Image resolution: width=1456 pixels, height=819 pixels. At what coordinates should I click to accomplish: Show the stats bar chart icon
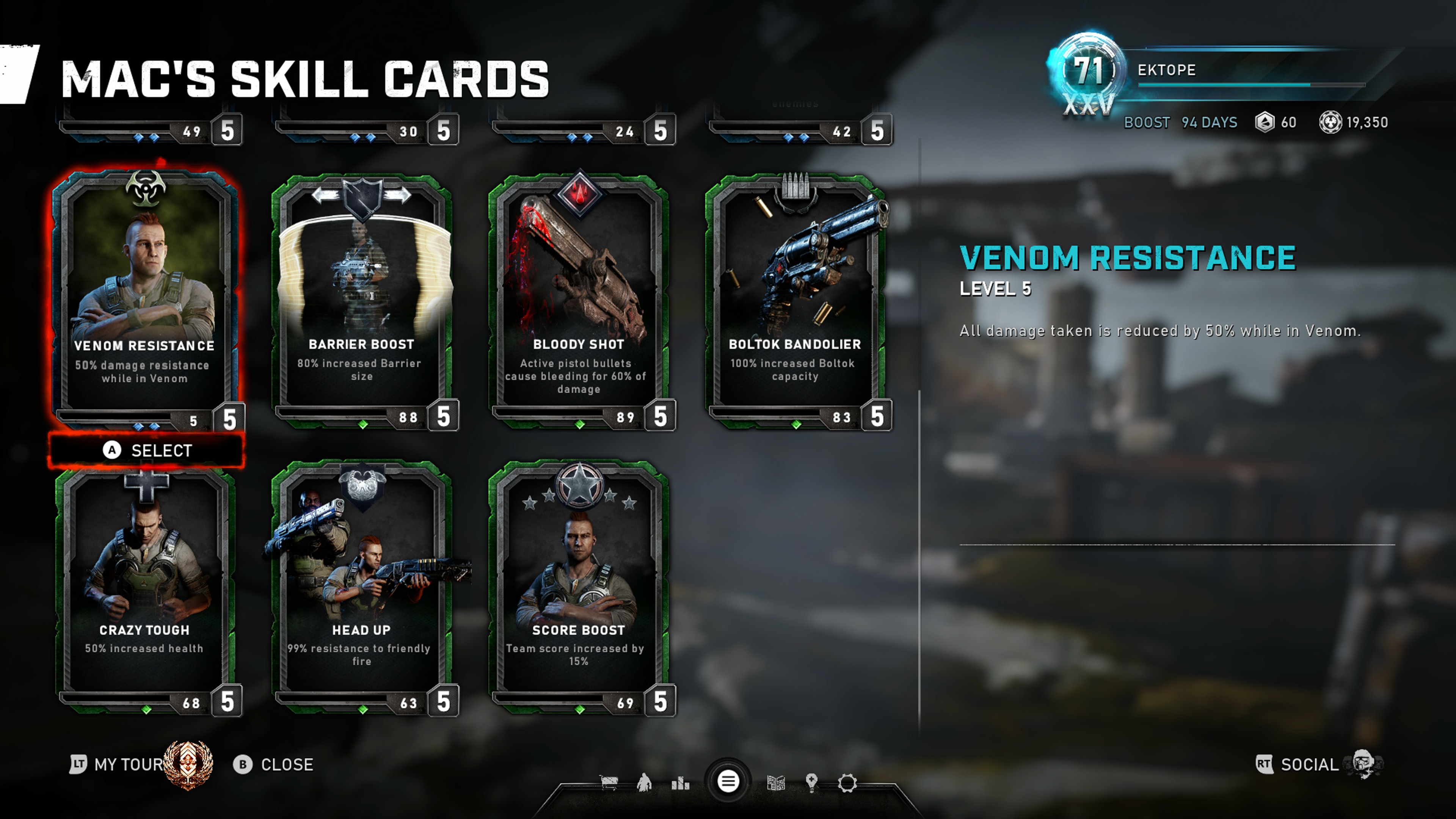pos(680,783)
